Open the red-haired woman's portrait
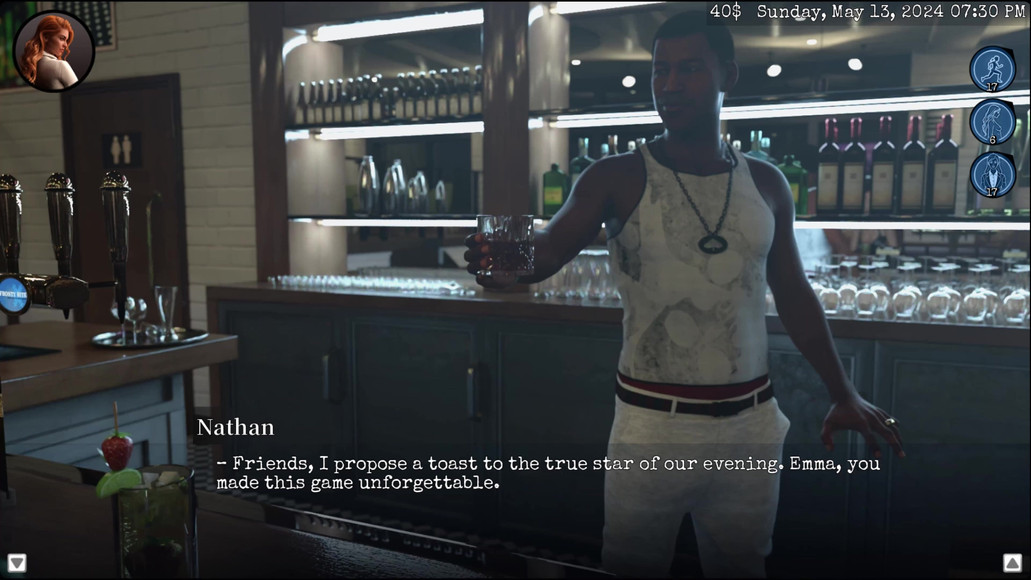 click(x=54, y=51)
